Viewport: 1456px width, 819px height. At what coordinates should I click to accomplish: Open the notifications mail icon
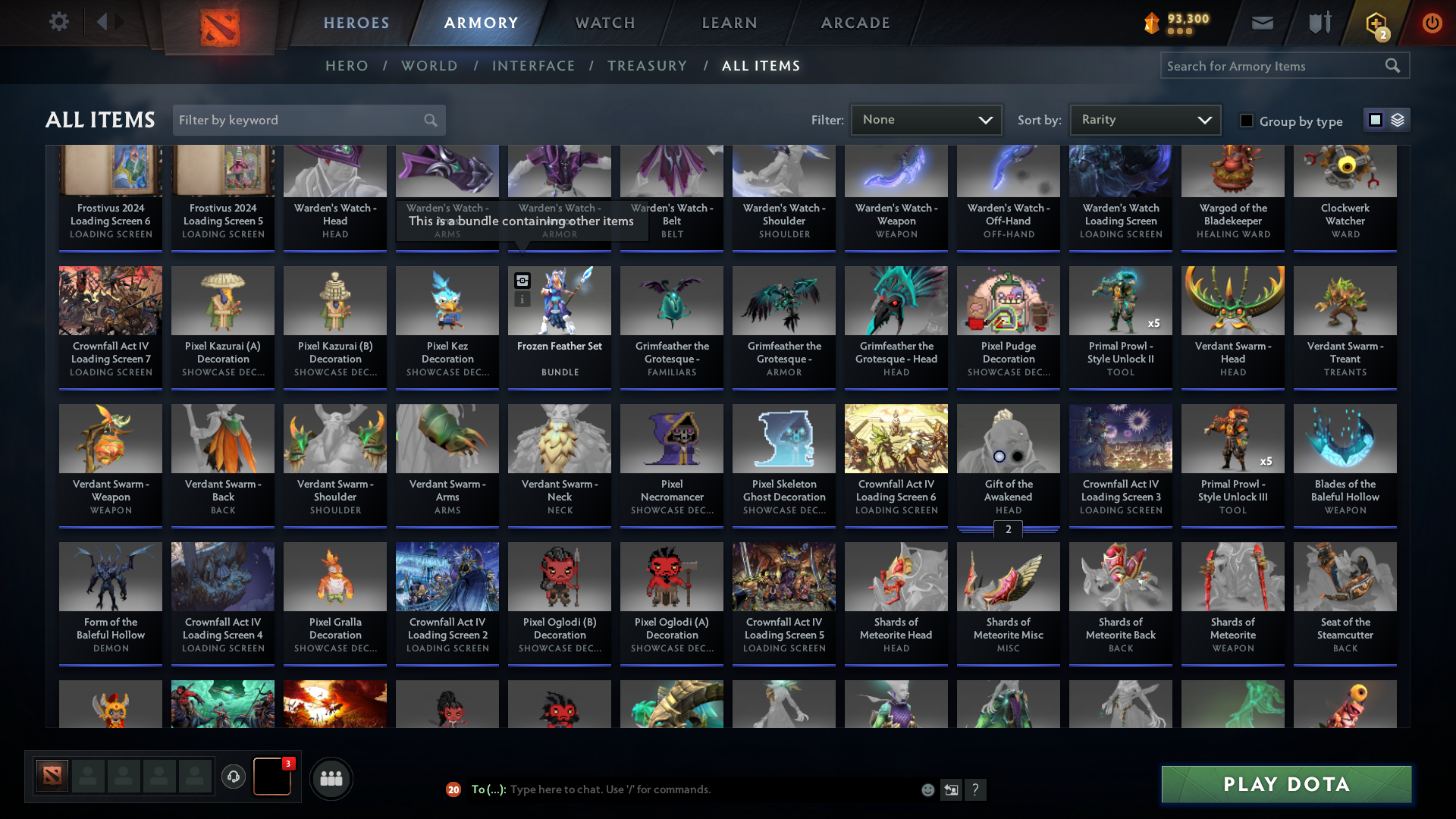click(1261, 23)
